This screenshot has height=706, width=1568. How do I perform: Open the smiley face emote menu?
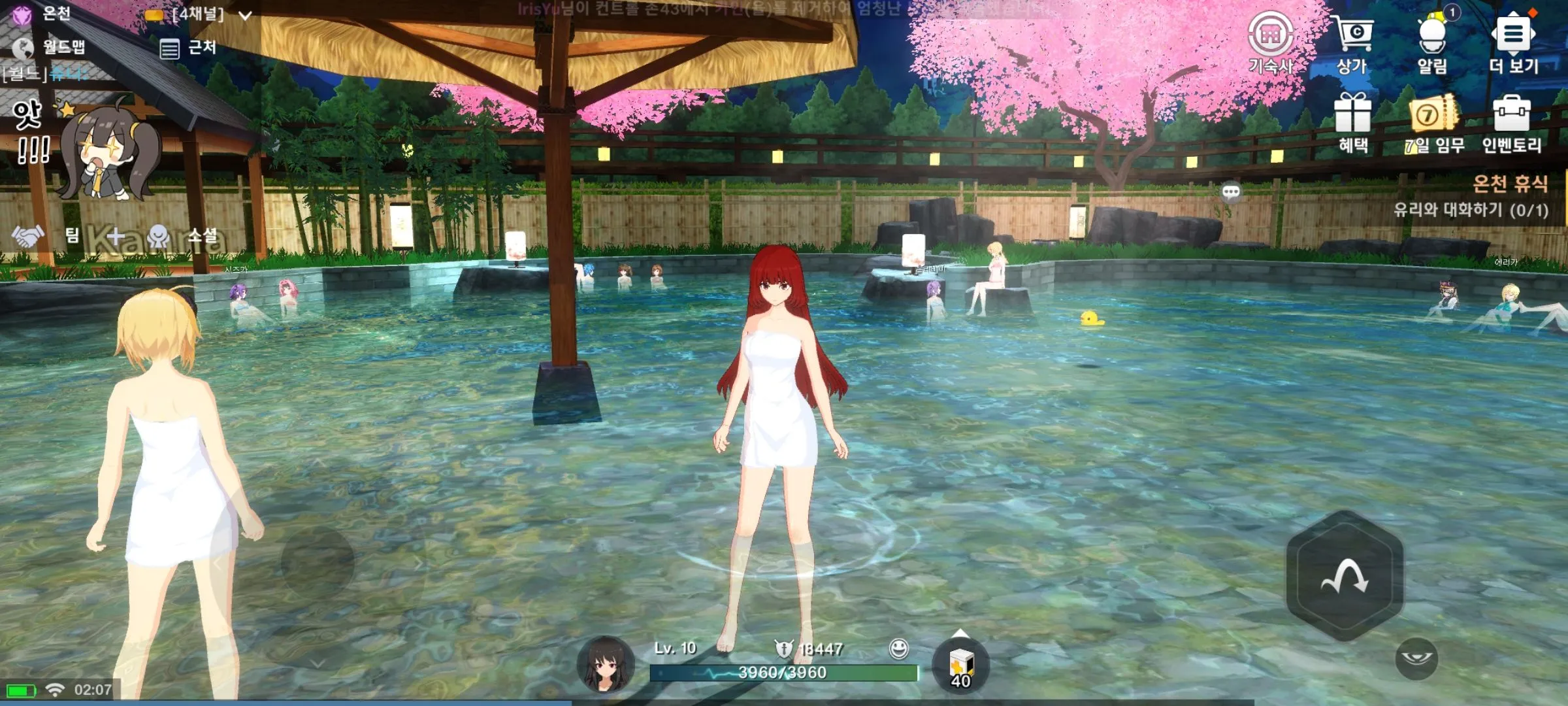point(899,648)
